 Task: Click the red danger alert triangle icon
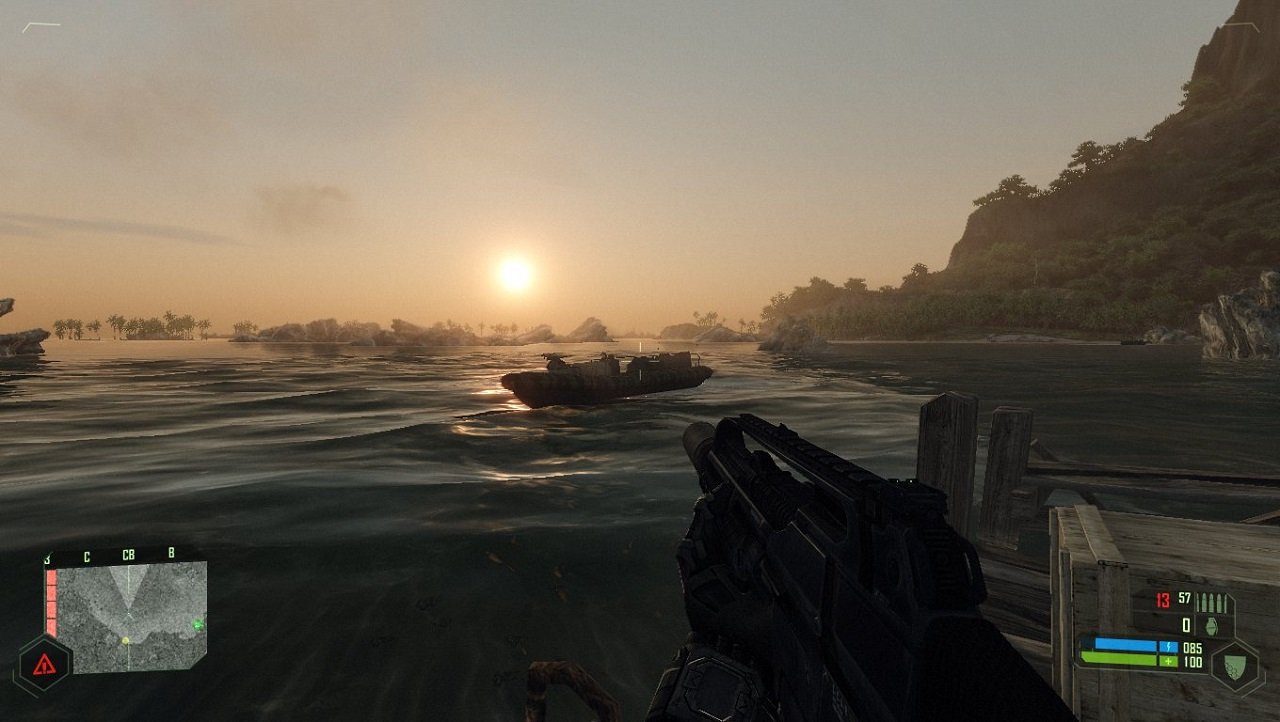point(43,663)
